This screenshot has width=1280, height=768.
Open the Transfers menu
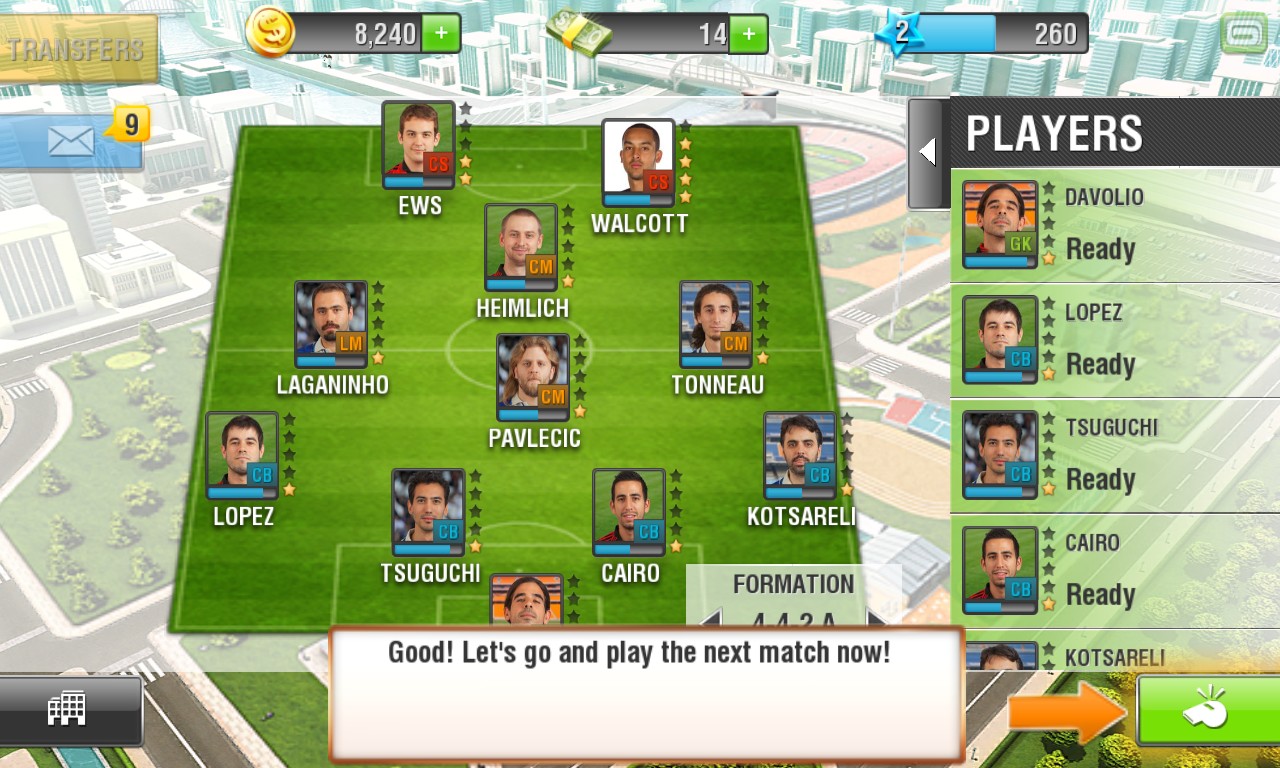coord(78,49)
